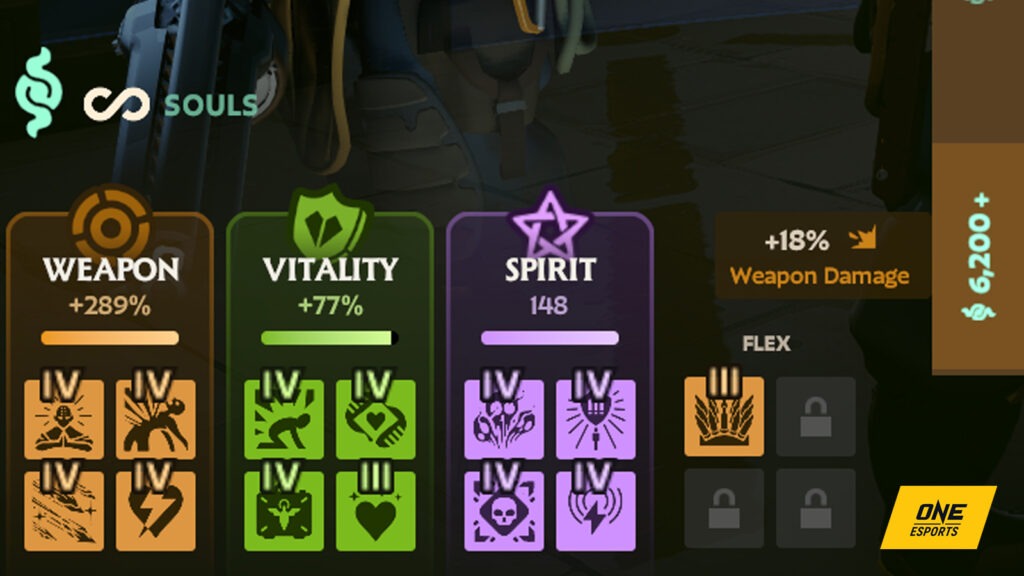Choose the purple framed skull spirit item
The height and width of the screenshot is (576, 1024).
[x=504, y=511]
